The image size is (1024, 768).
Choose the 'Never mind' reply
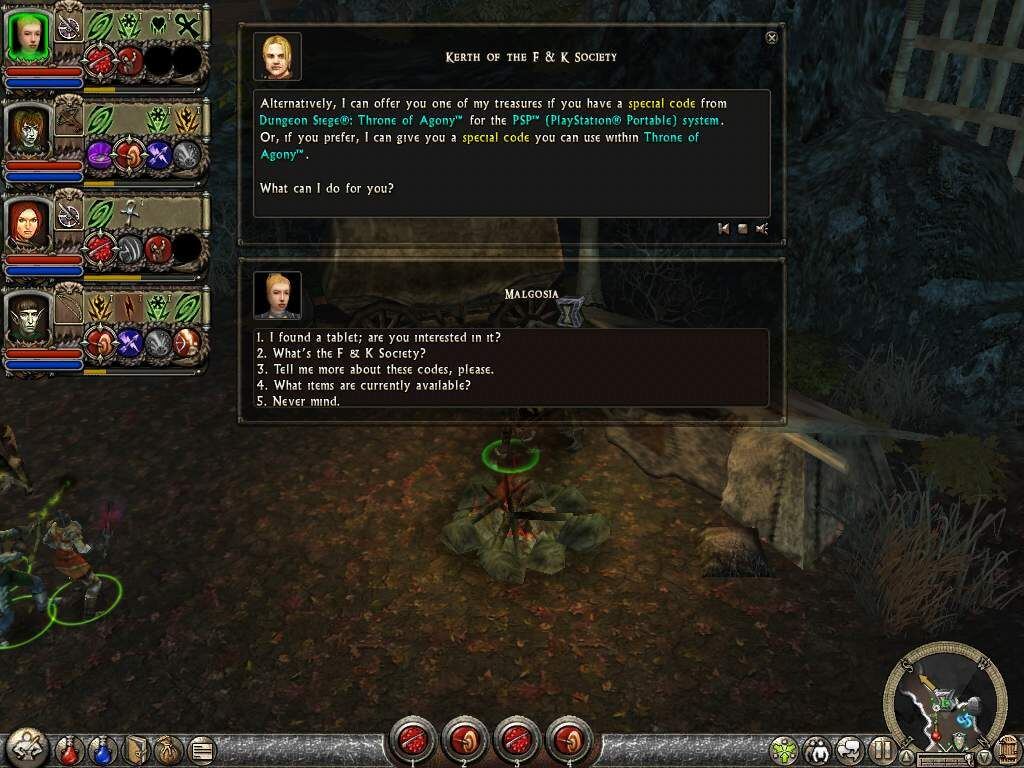tap(298, 401)
